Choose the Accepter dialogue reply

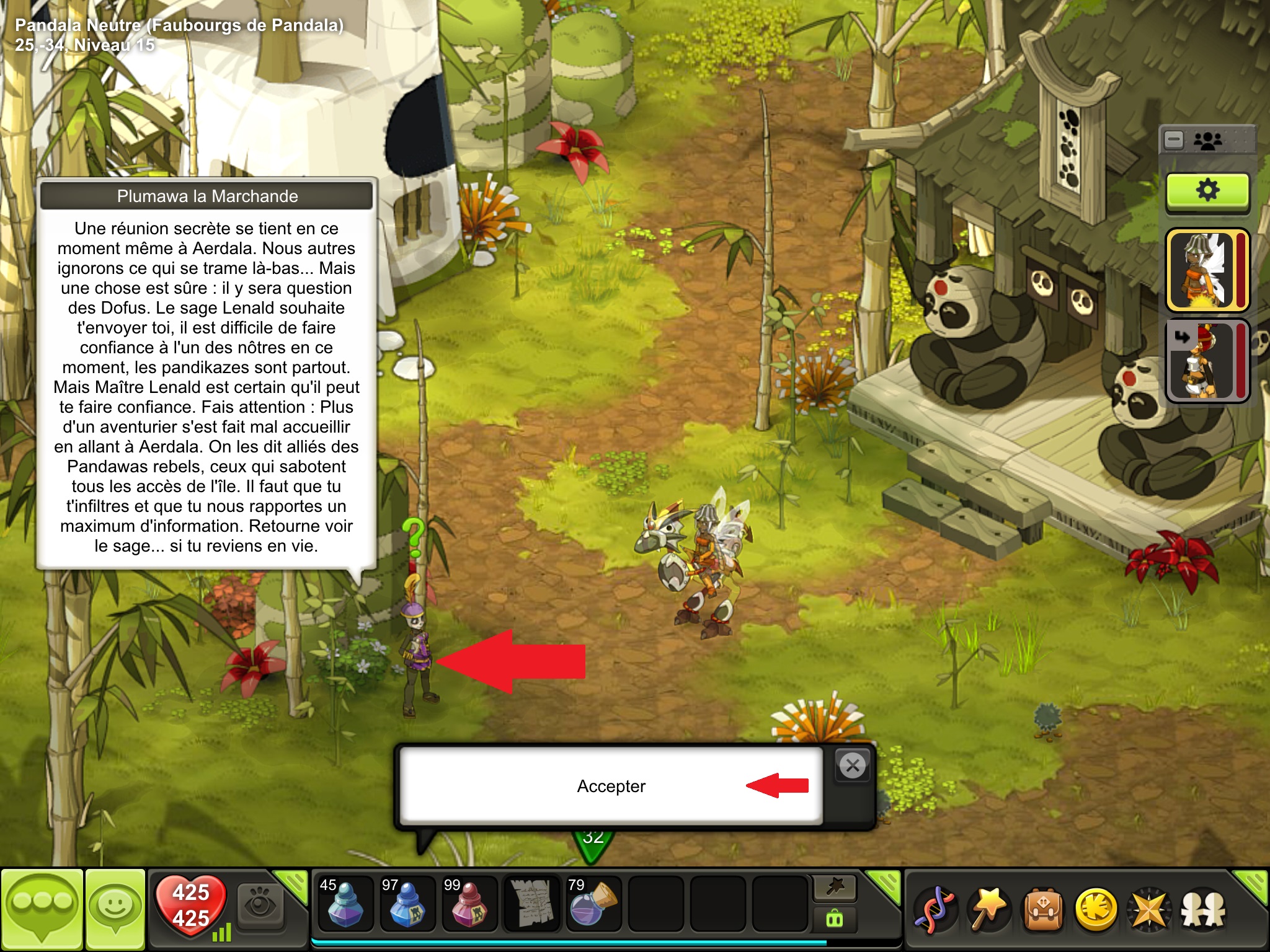[x=611, y=786]
